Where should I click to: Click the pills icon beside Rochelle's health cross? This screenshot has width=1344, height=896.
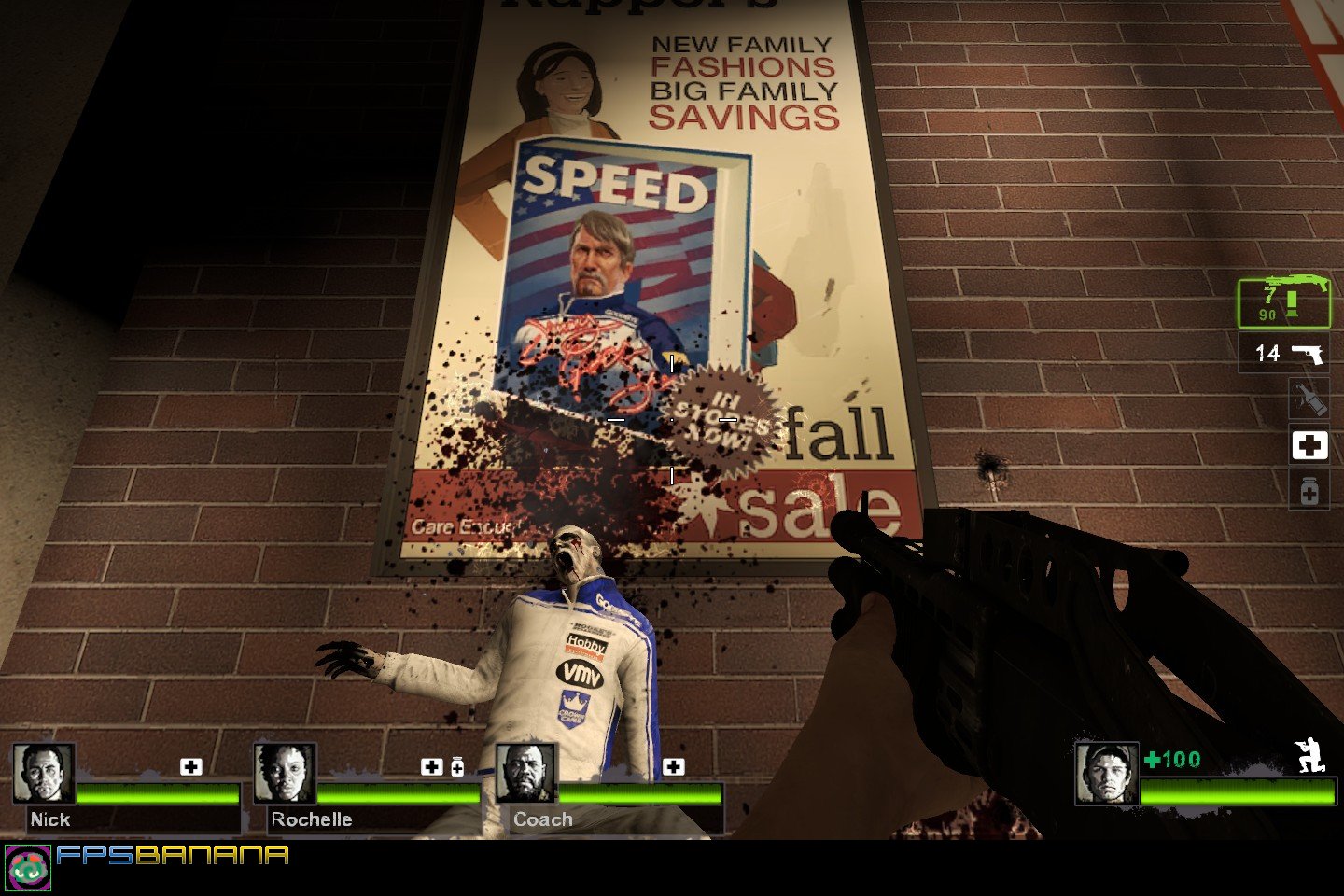point(455,766)
